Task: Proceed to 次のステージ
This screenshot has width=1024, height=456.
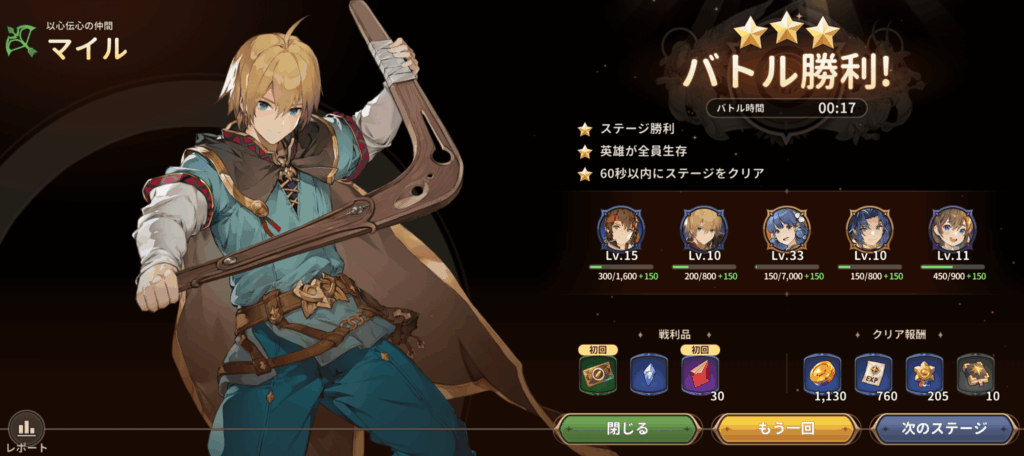Action: tap(944, 429)
